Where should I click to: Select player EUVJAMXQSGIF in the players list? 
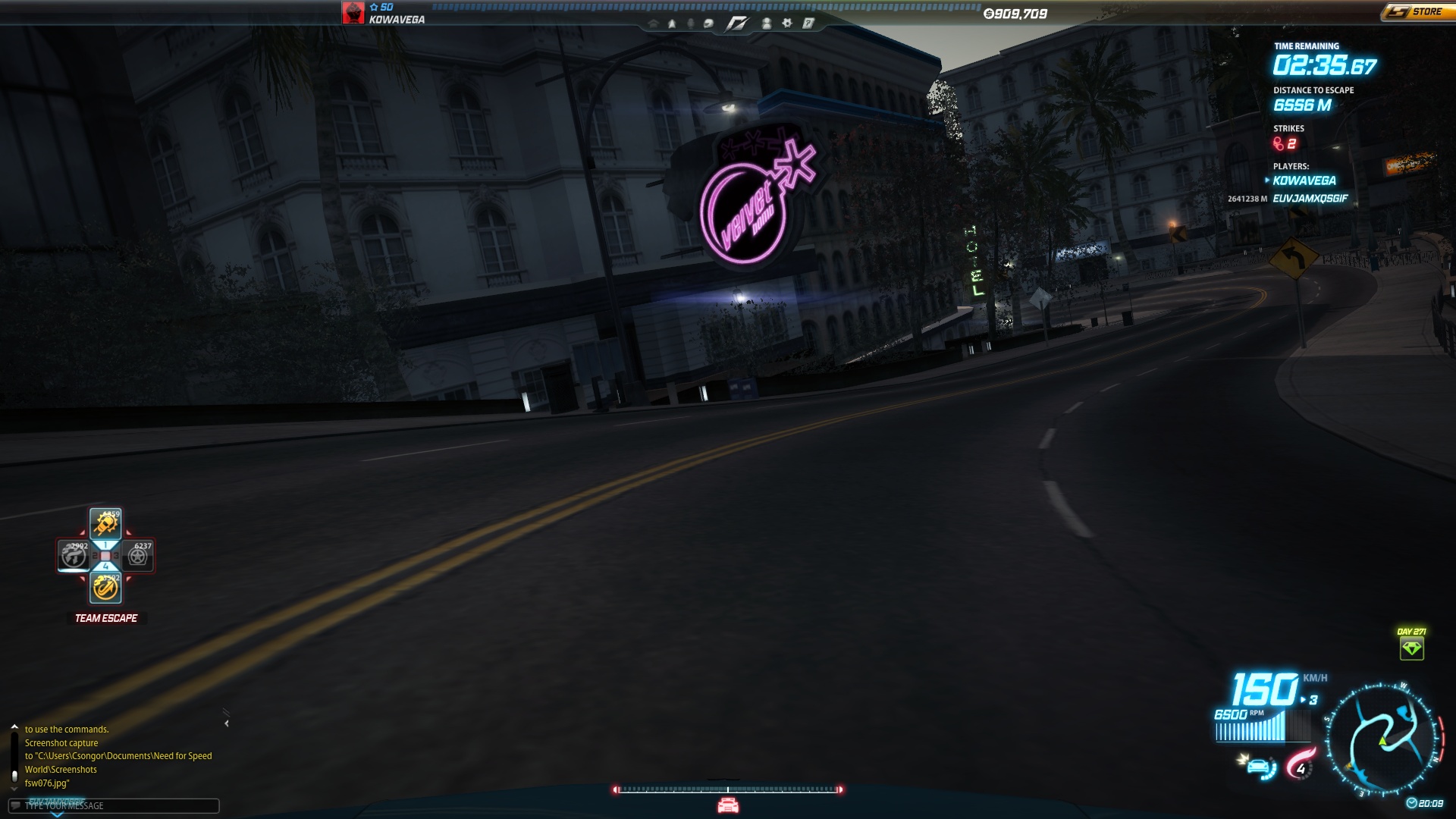pyautogui.click(x=1310, y=199)
